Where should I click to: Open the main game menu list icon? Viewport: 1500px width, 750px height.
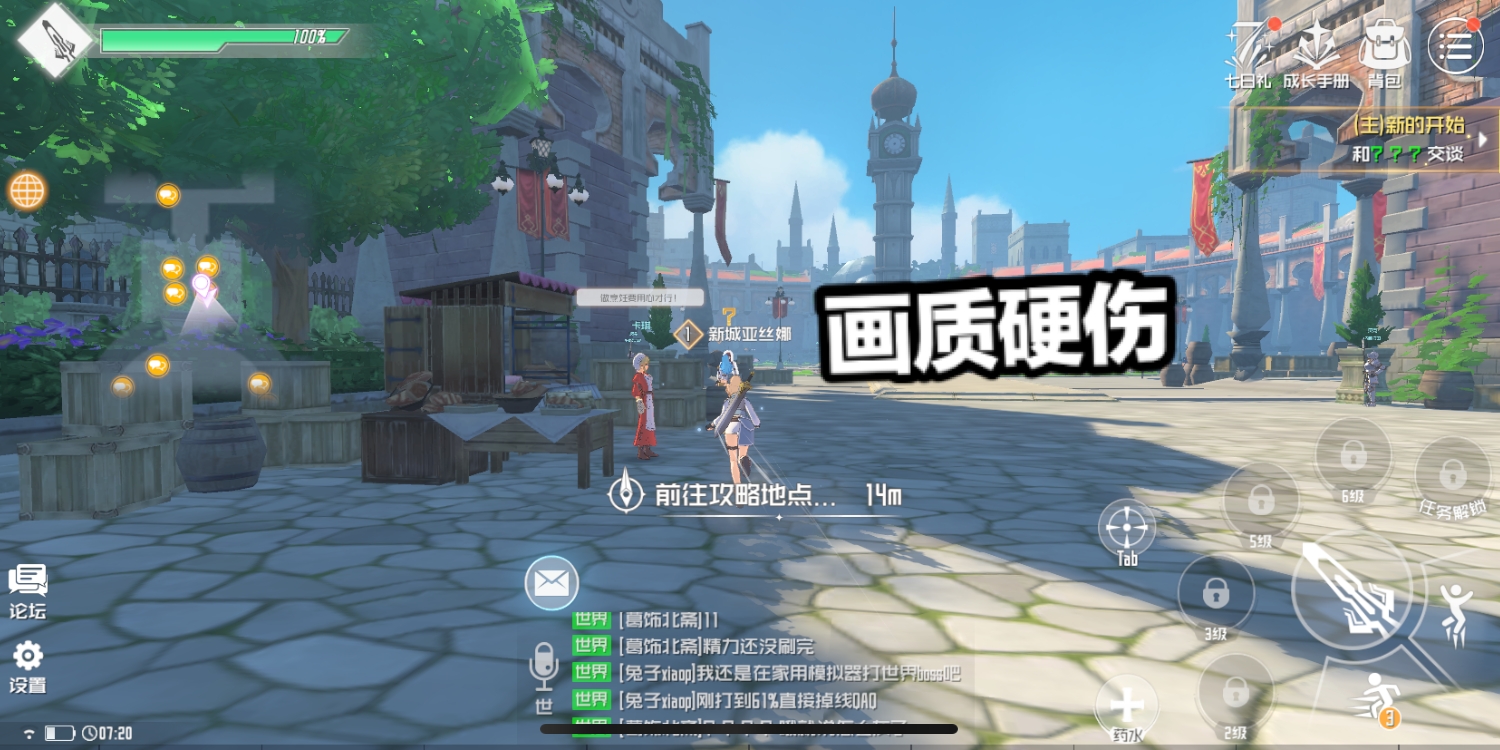pyautogui.click(x=1457, y=45)
